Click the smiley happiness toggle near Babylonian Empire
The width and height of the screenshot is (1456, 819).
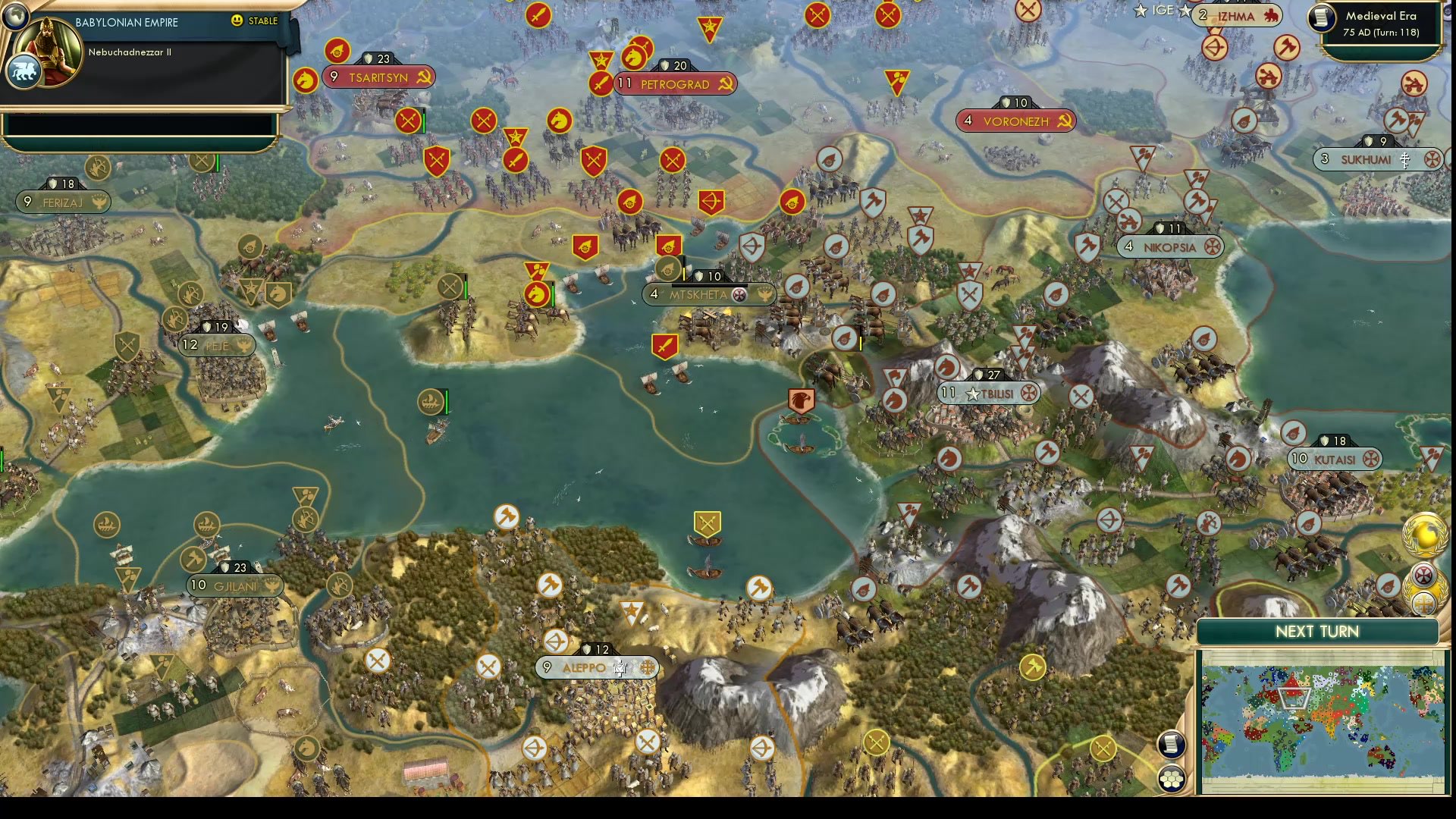[x=237, y=21]
